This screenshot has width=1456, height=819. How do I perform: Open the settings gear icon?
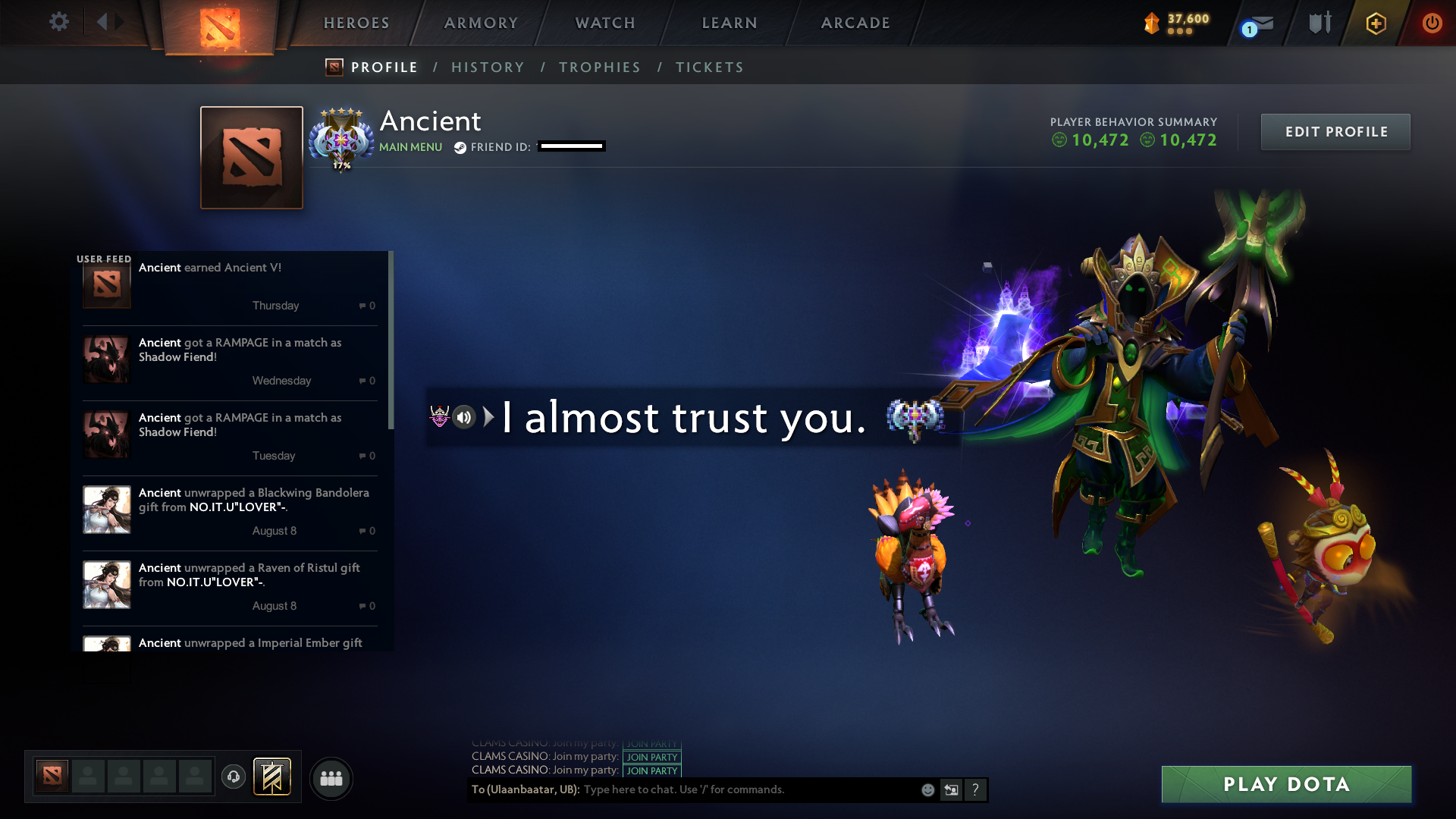click(x=59, y=23)
